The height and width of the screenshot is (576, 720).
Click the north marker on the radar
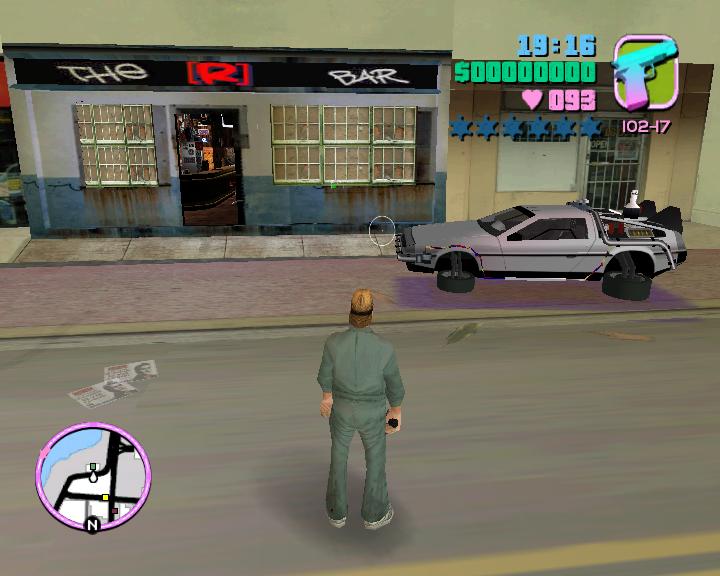tap(93, 524)
